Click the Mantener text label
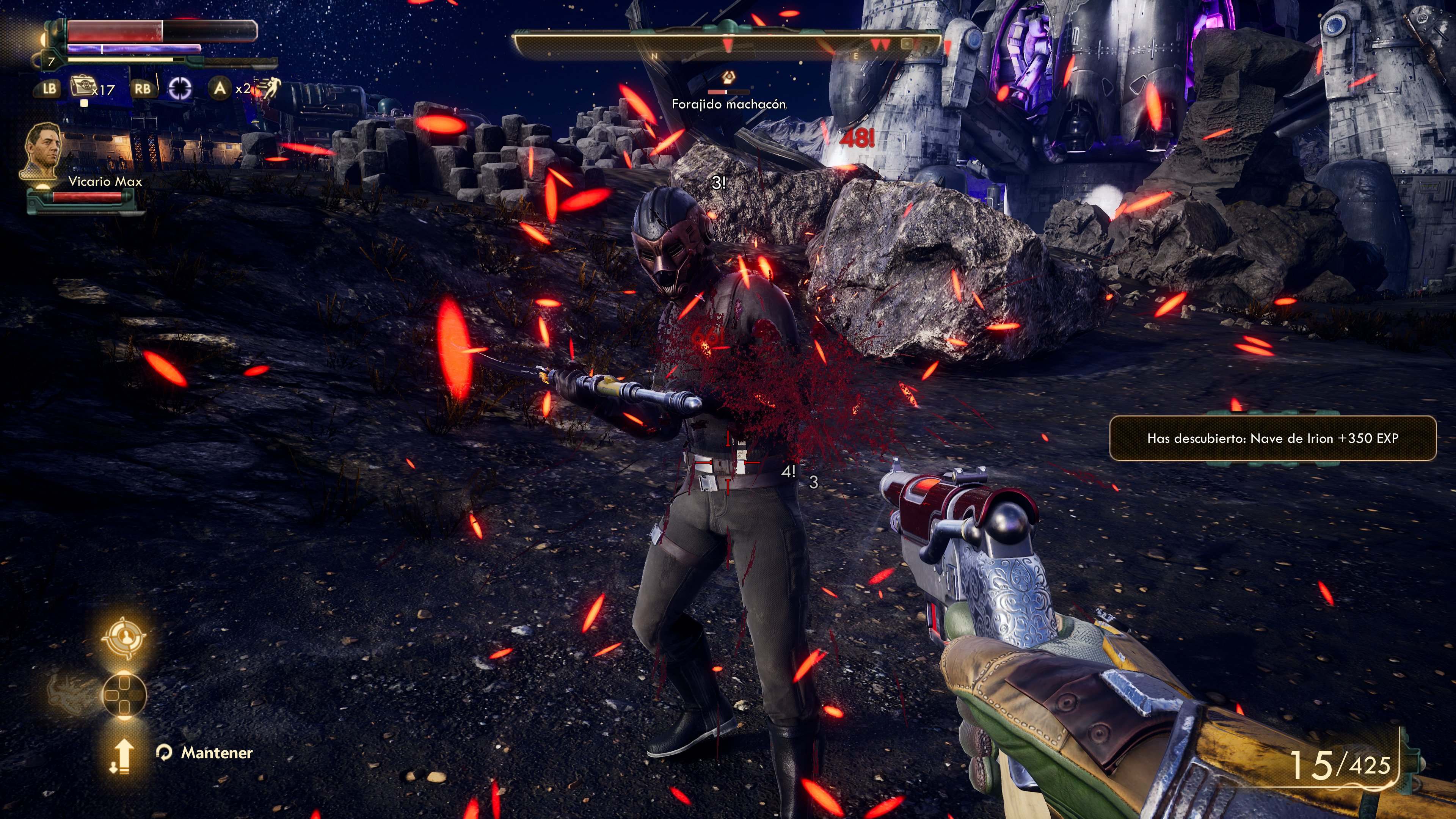Image resolution: width=1456 pixels, height=819 pixels. tap(217, 753)
